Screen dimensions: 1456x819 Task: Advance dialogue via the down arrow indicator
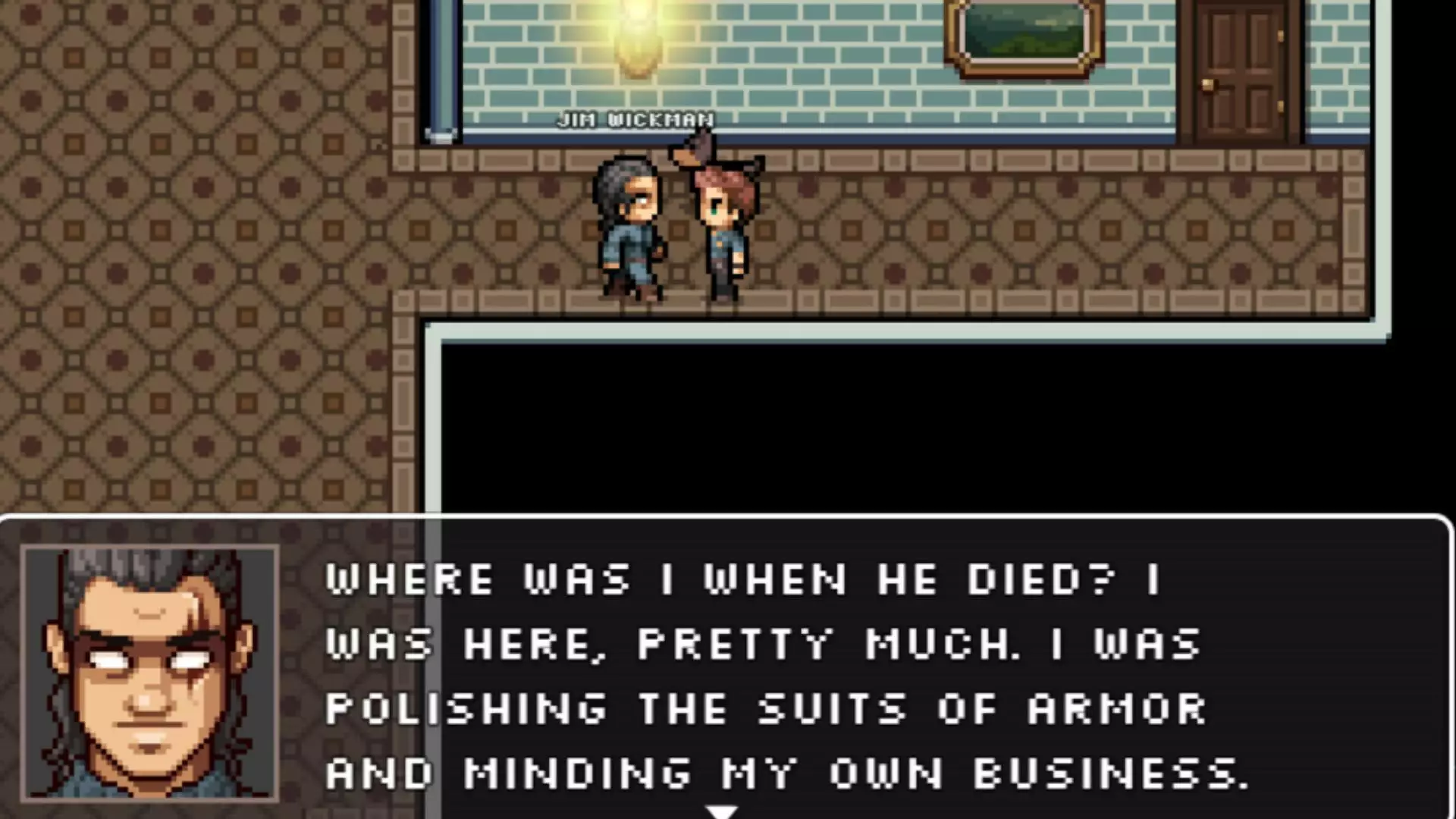point(720,810)
